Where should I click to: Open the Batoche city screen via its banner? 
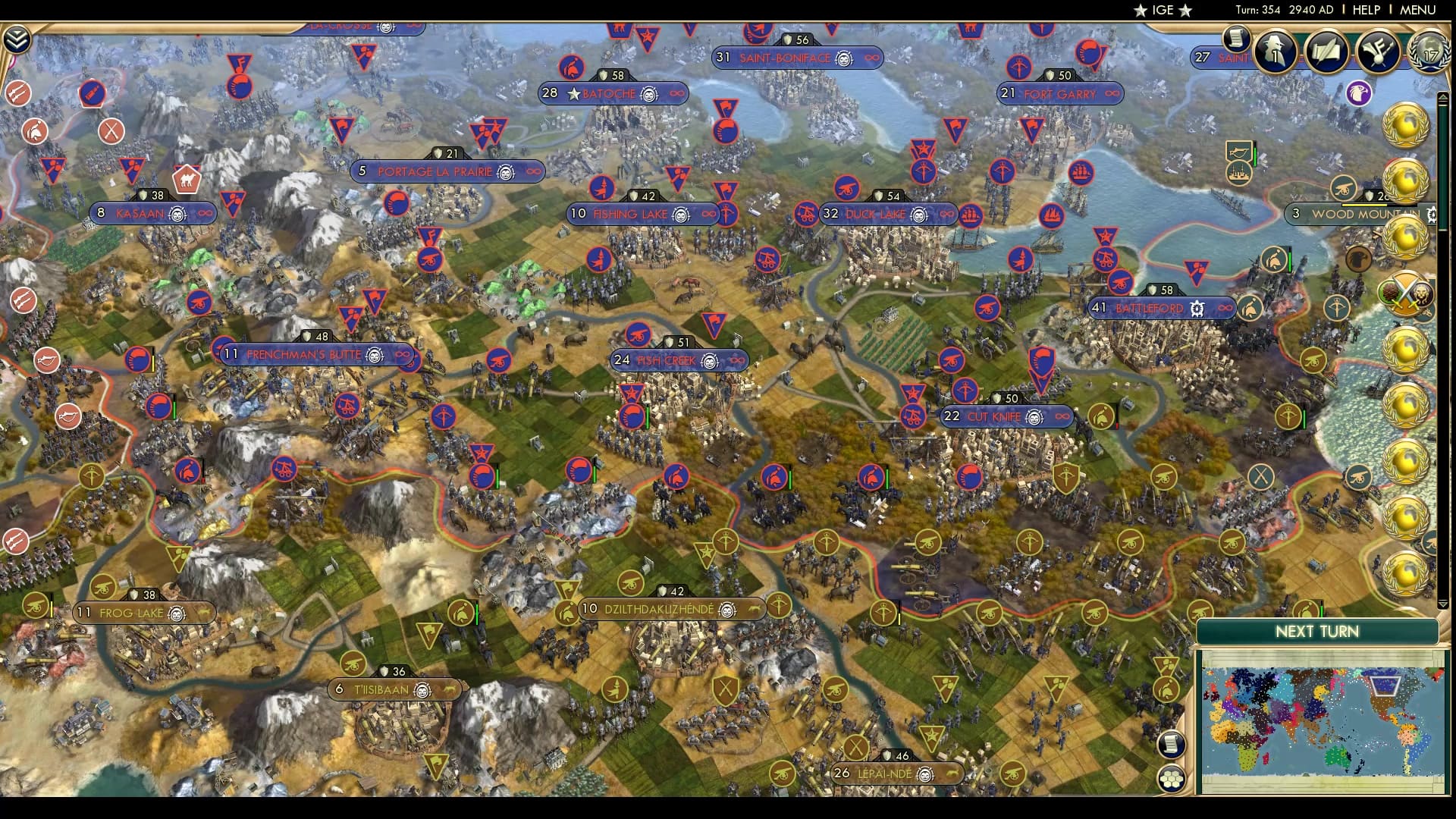(x=607, y=94)
